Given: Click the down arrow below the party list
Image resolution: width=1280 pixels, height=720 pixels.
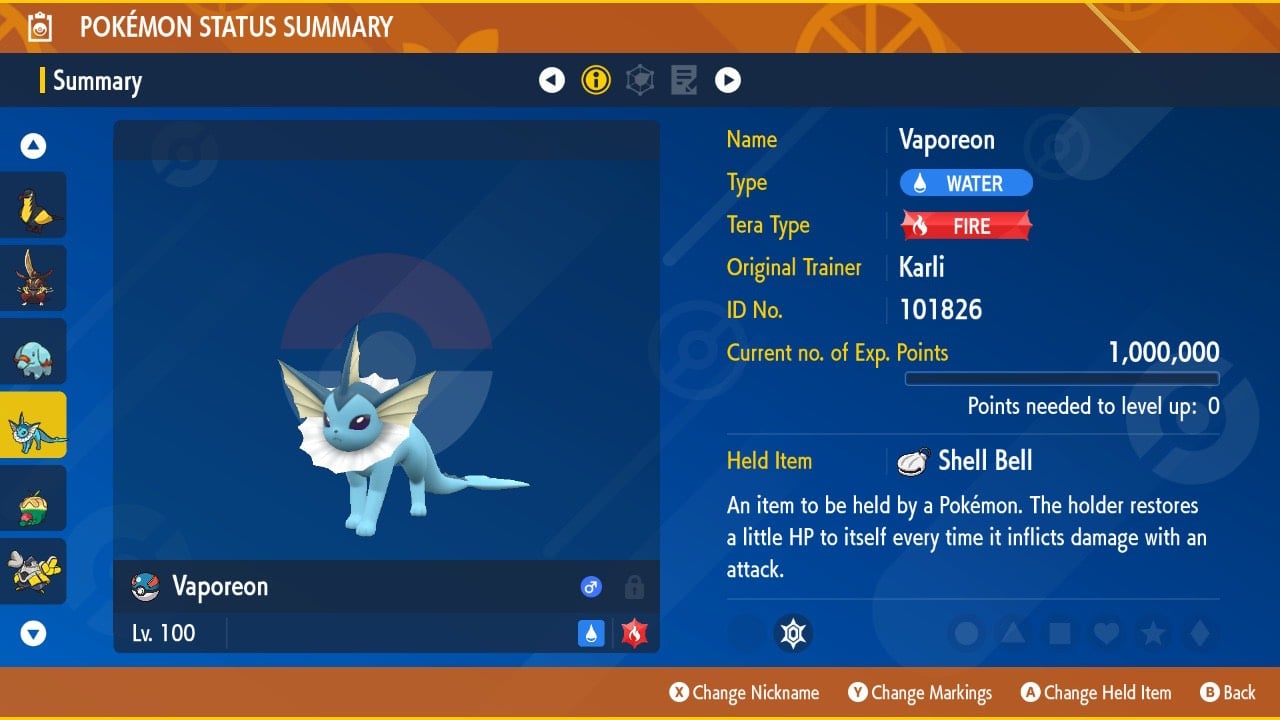Looking at the screenshot, I should [33, 633].
